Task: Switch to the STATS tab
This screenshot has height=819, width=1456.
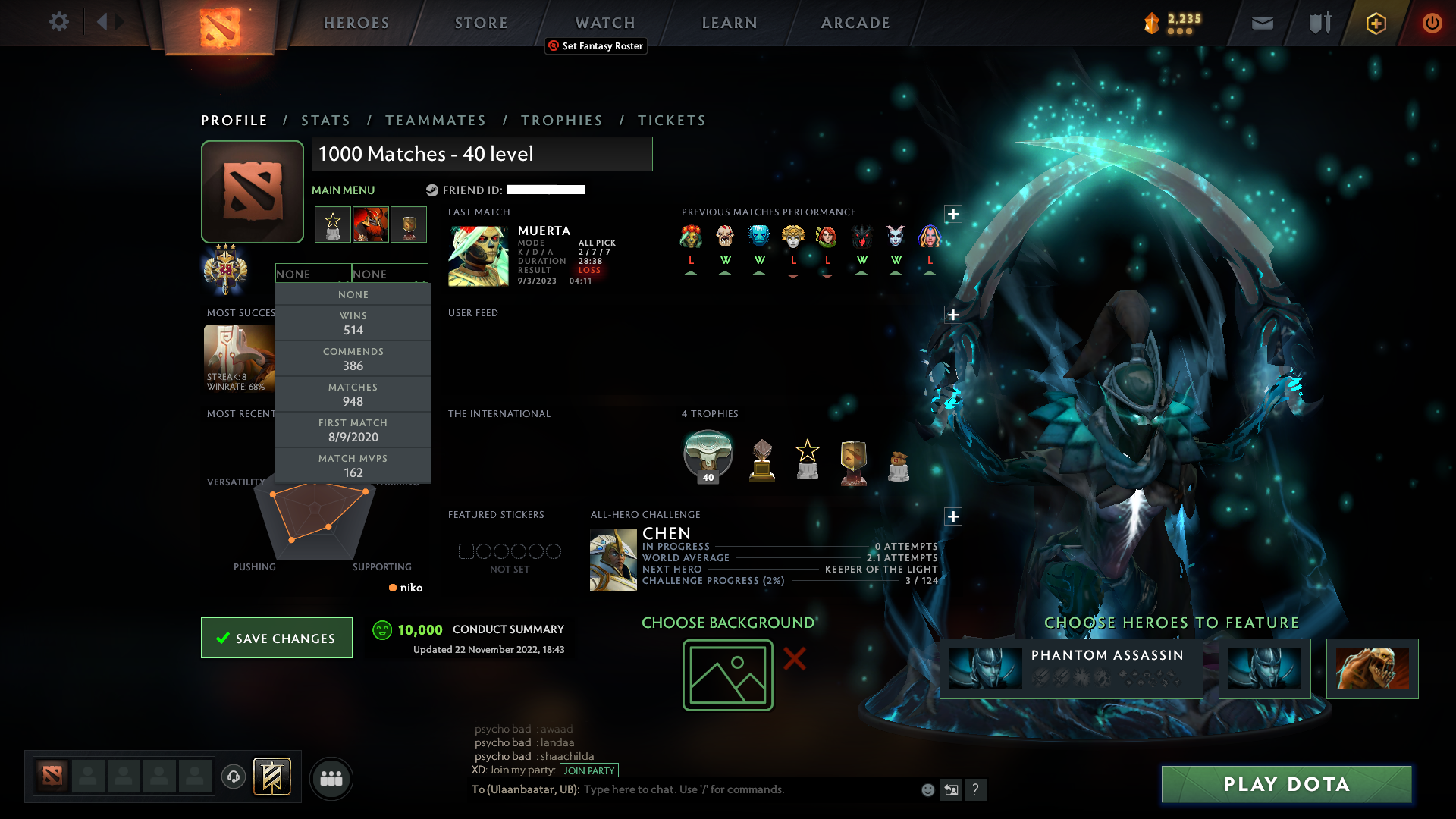Action: pos(325,120)
